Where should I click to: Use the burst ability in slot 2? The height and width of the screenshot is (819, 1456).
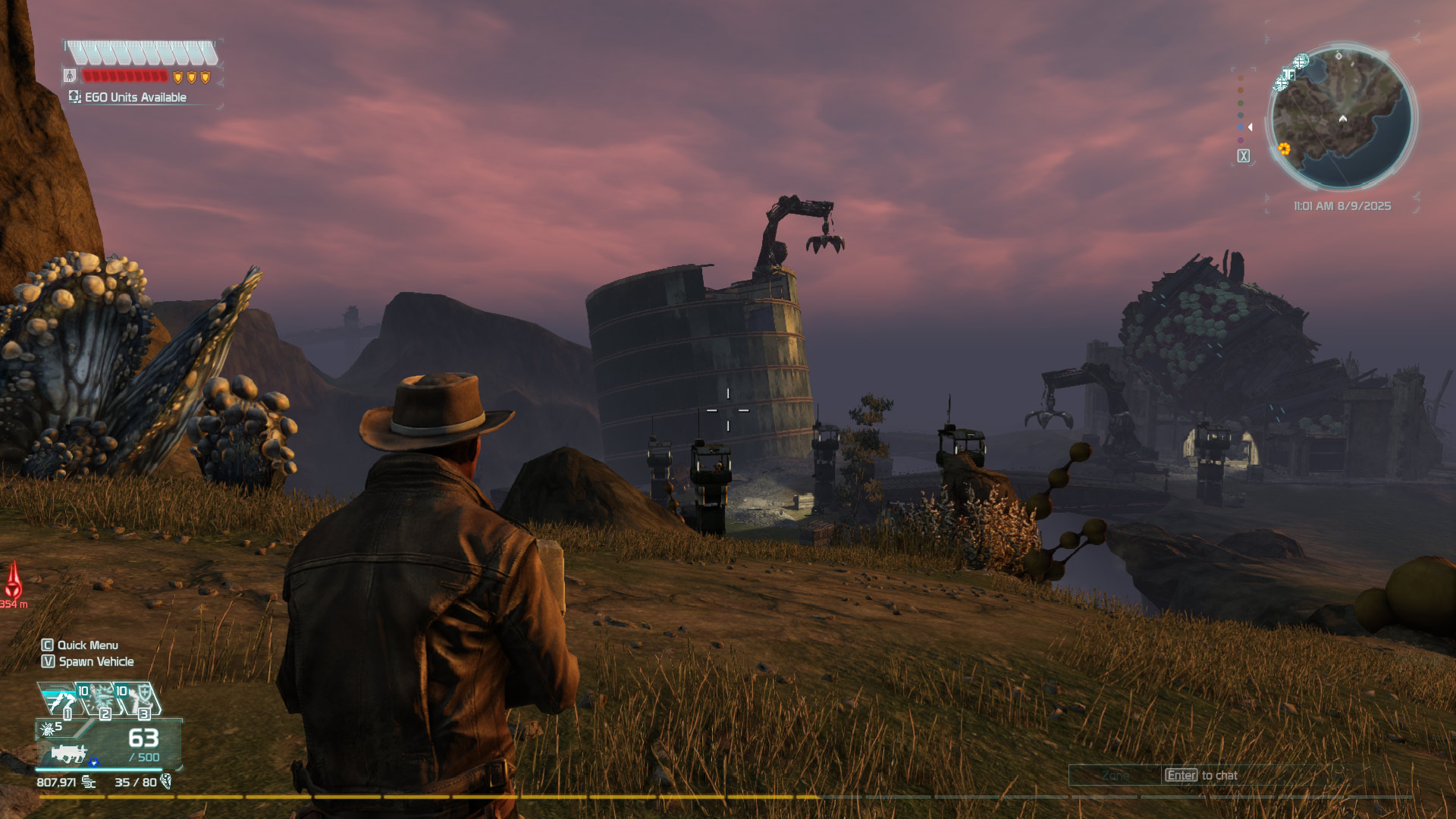pyautogui.click(x=99, y=700)
